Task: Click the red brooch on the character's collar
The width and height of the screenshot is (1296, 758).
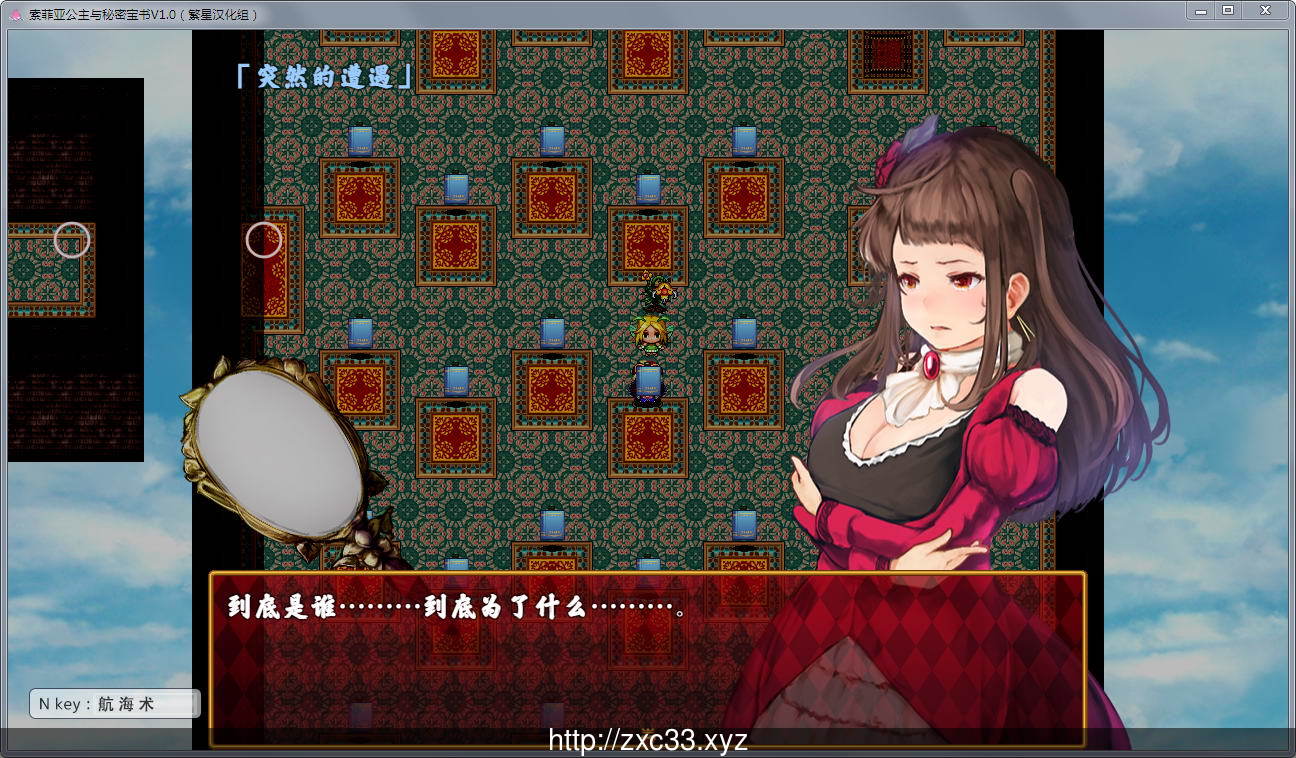Action: point(932,364)
